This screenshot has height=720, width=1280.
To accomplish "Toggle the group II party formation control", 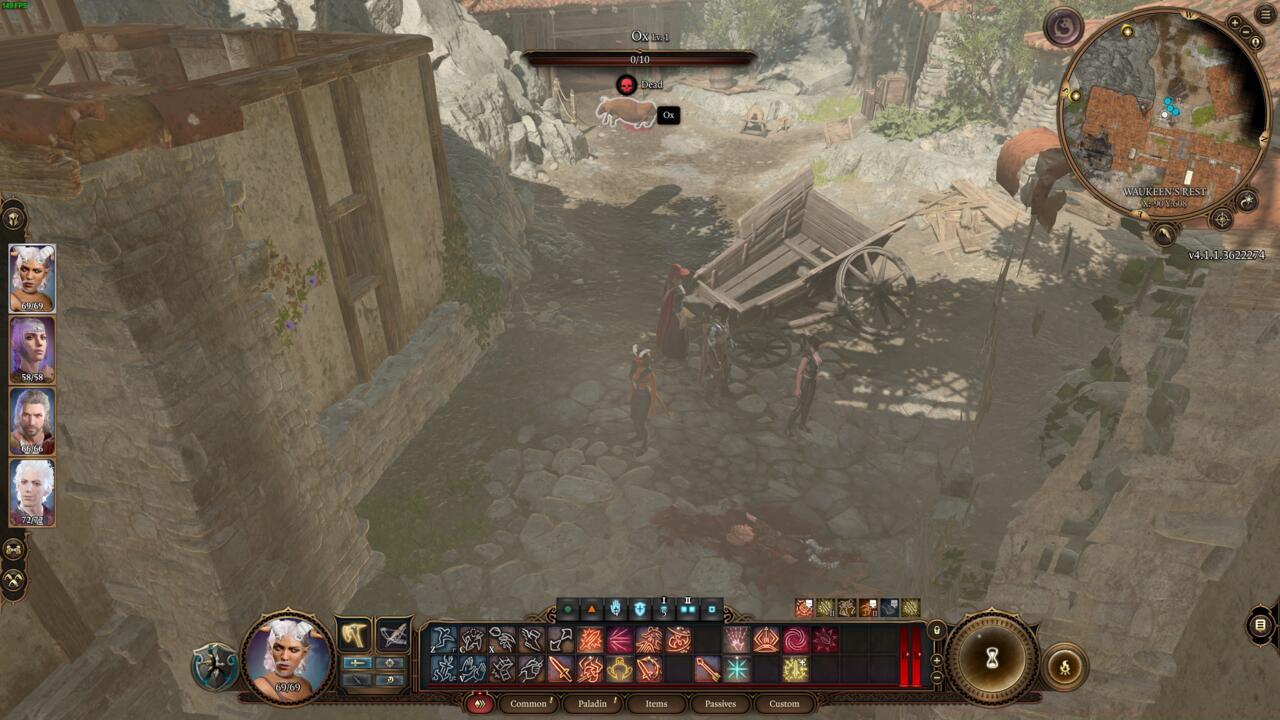I will (687, 608).
